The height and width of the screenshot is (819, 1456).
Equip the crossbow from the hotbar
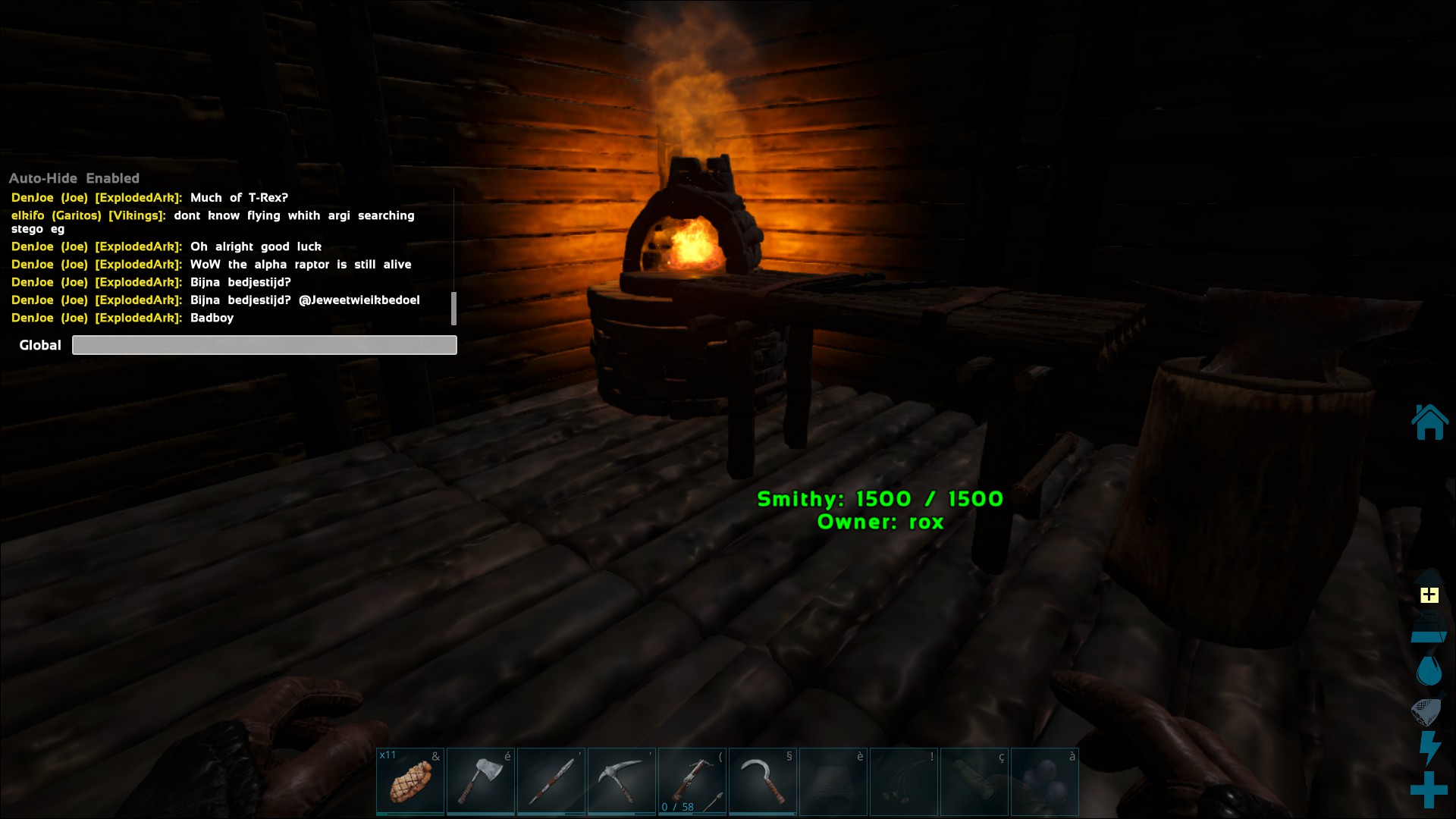click(x=692, y=782)
